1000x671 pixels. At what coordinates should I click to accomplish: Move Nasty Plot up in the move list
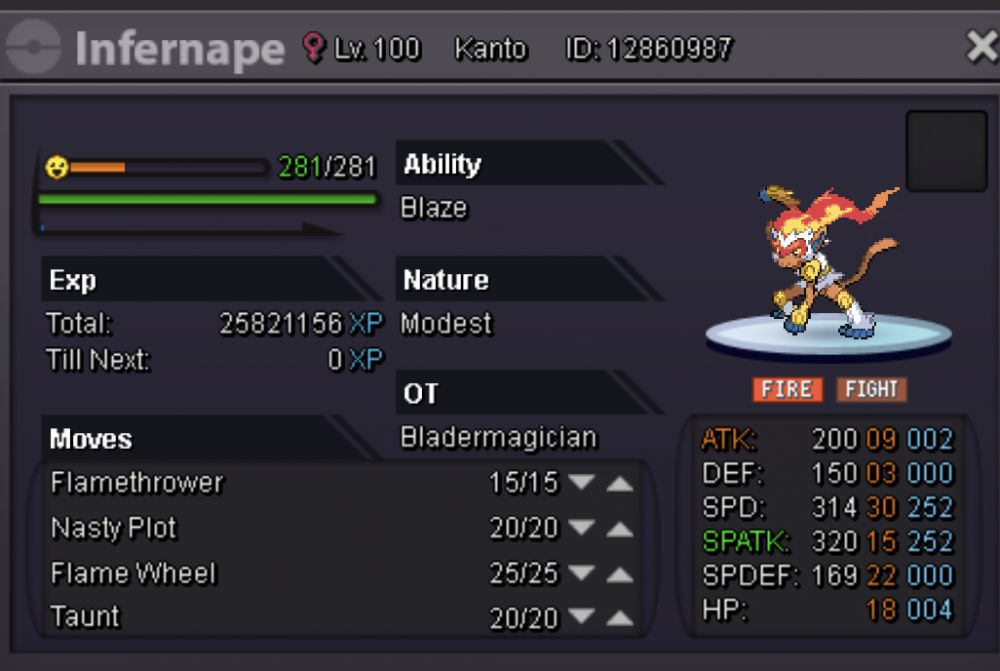click(620, 529)
